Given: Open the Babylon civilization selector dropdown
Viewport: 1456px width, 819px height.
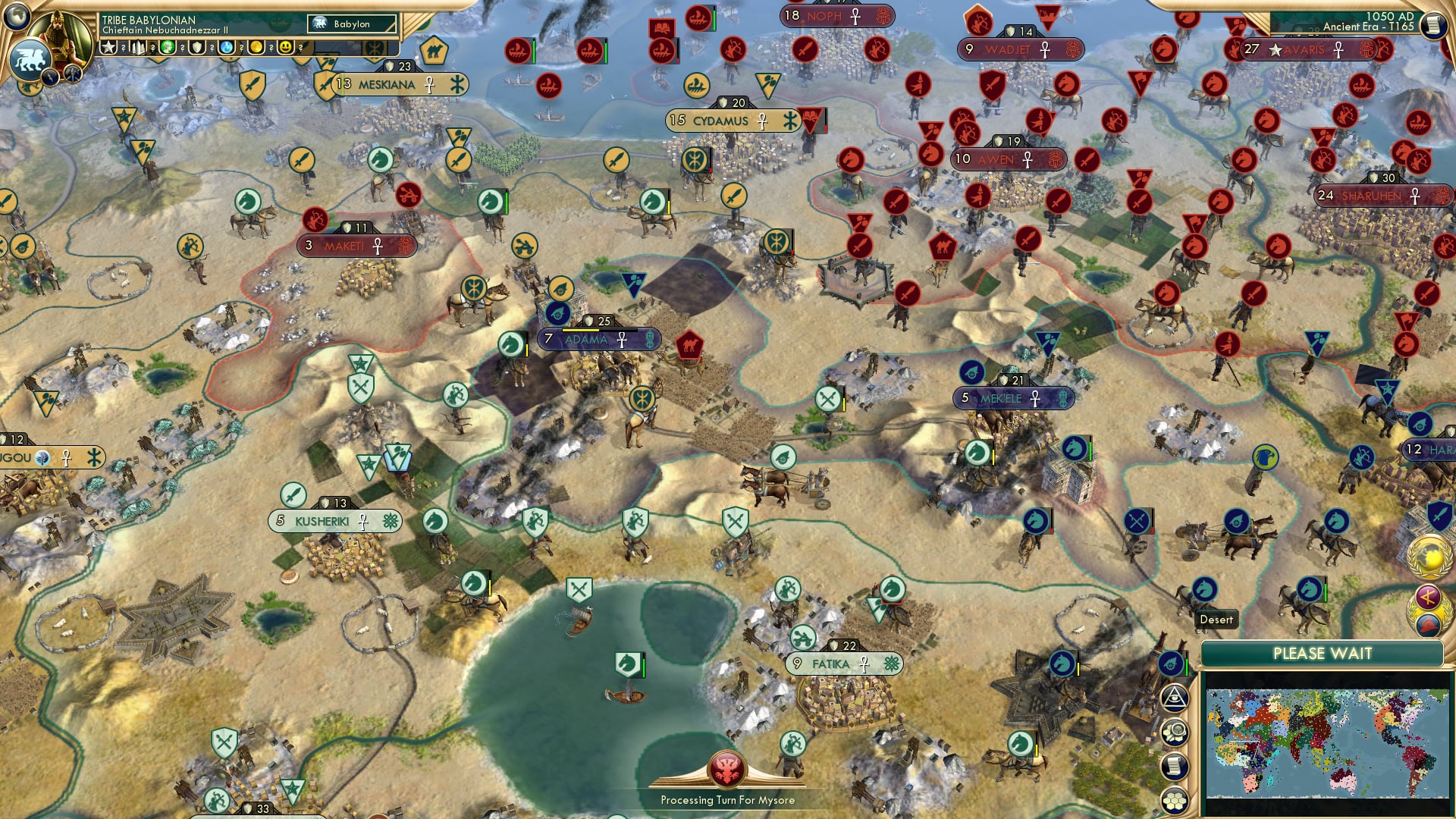Looking at the screenshot, I should coord(352,24).
